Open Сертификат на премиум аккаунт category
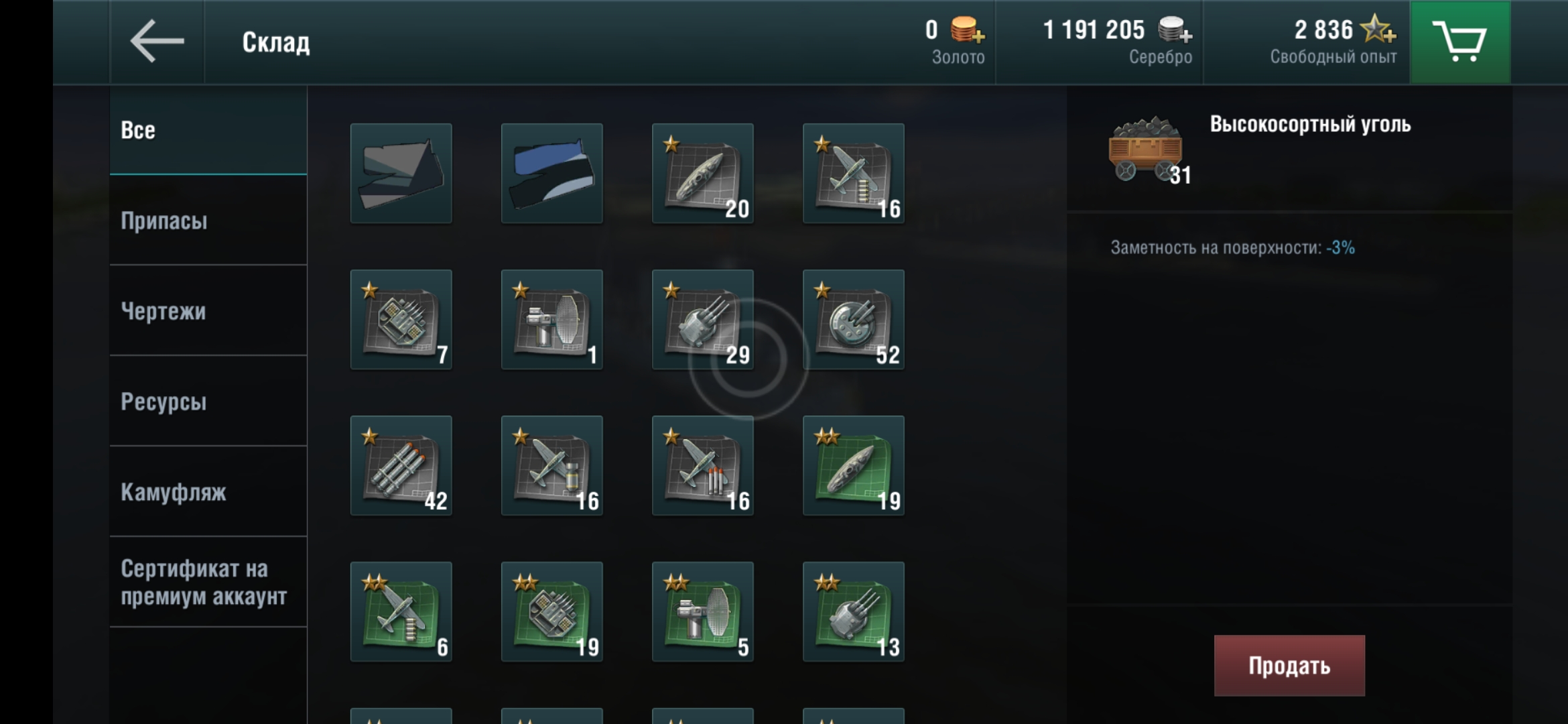The width and height of the screenshot is (1568, 724). 208,582
